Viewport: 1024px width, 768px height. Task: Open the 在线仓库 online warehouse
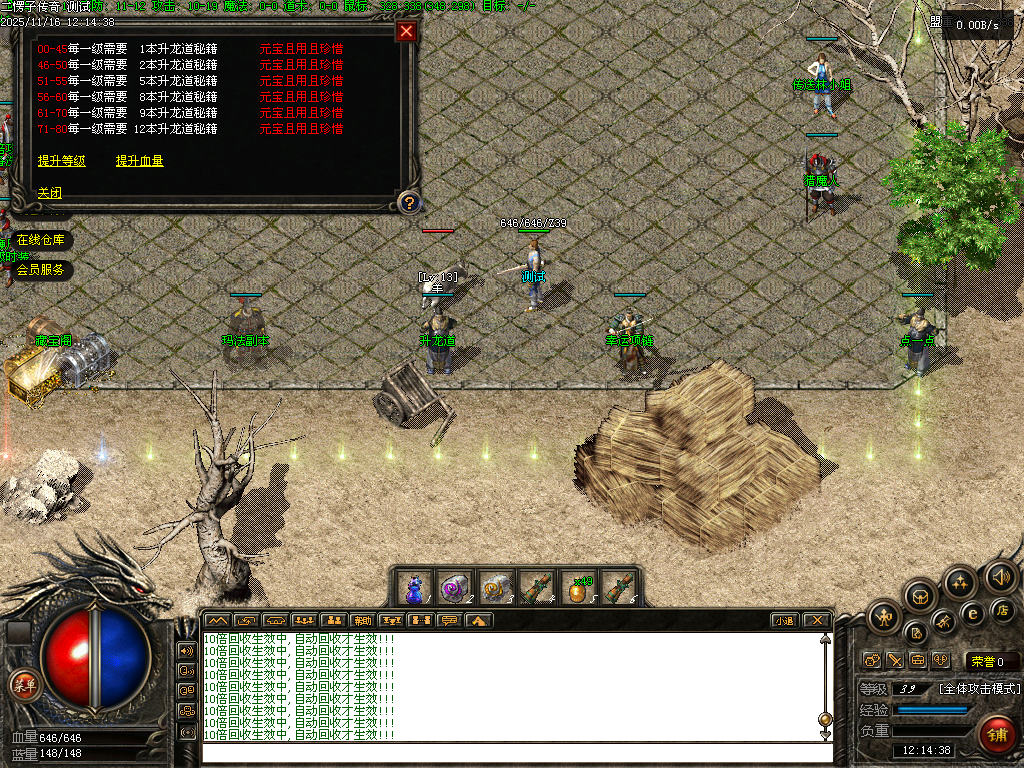(41, 240)
